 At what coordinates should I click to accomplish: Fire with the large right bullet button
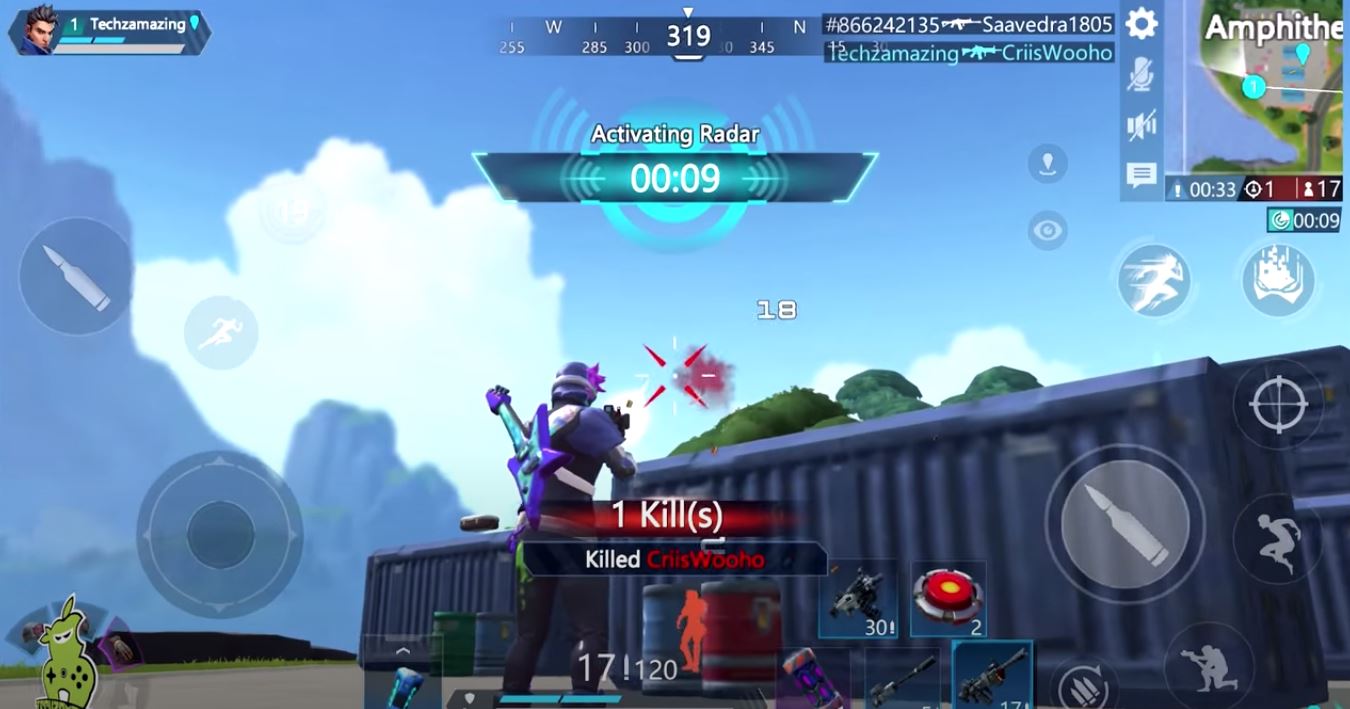tap(1125, 524)
